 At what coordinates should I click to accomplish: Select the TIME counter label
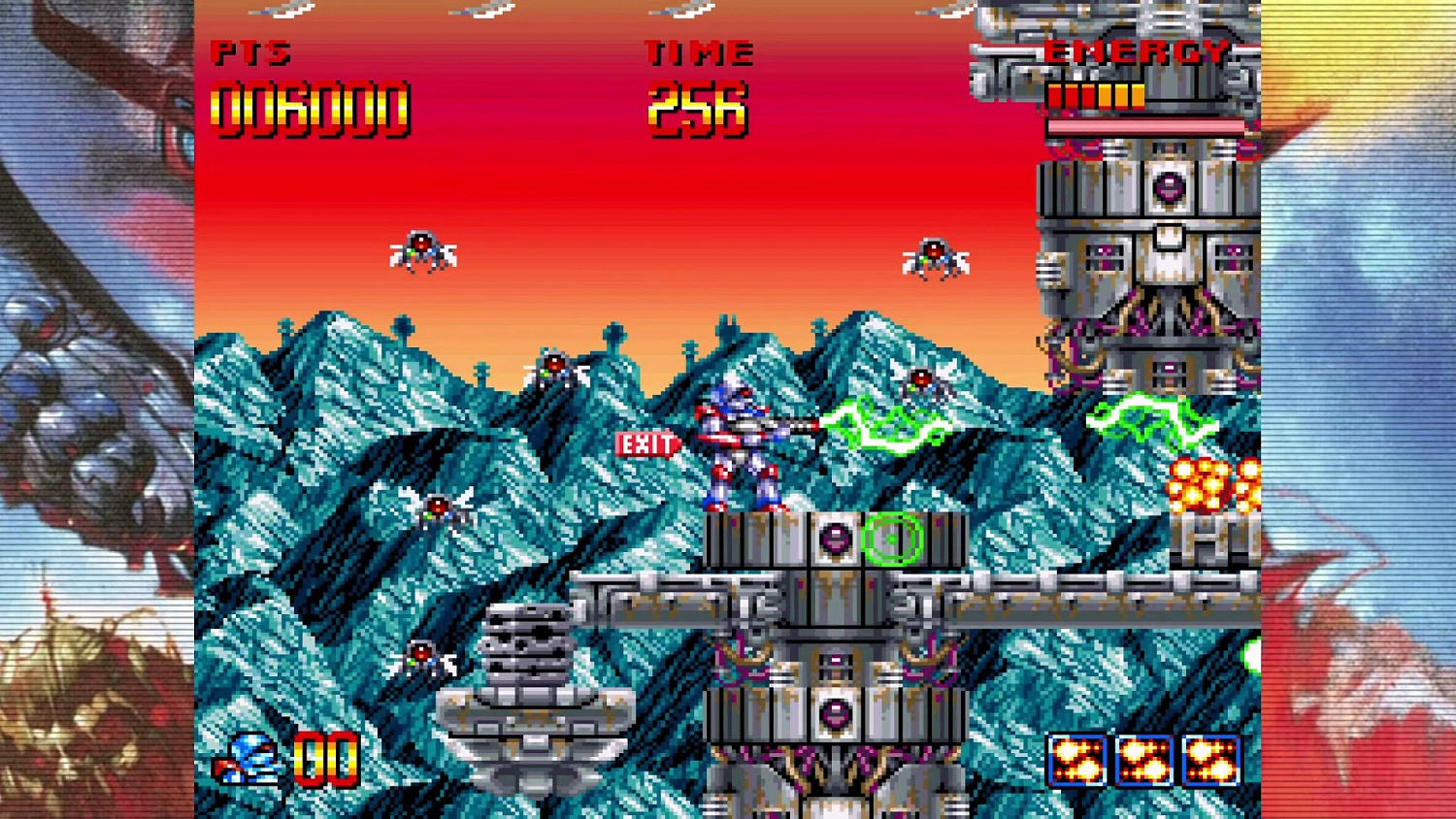699,53
